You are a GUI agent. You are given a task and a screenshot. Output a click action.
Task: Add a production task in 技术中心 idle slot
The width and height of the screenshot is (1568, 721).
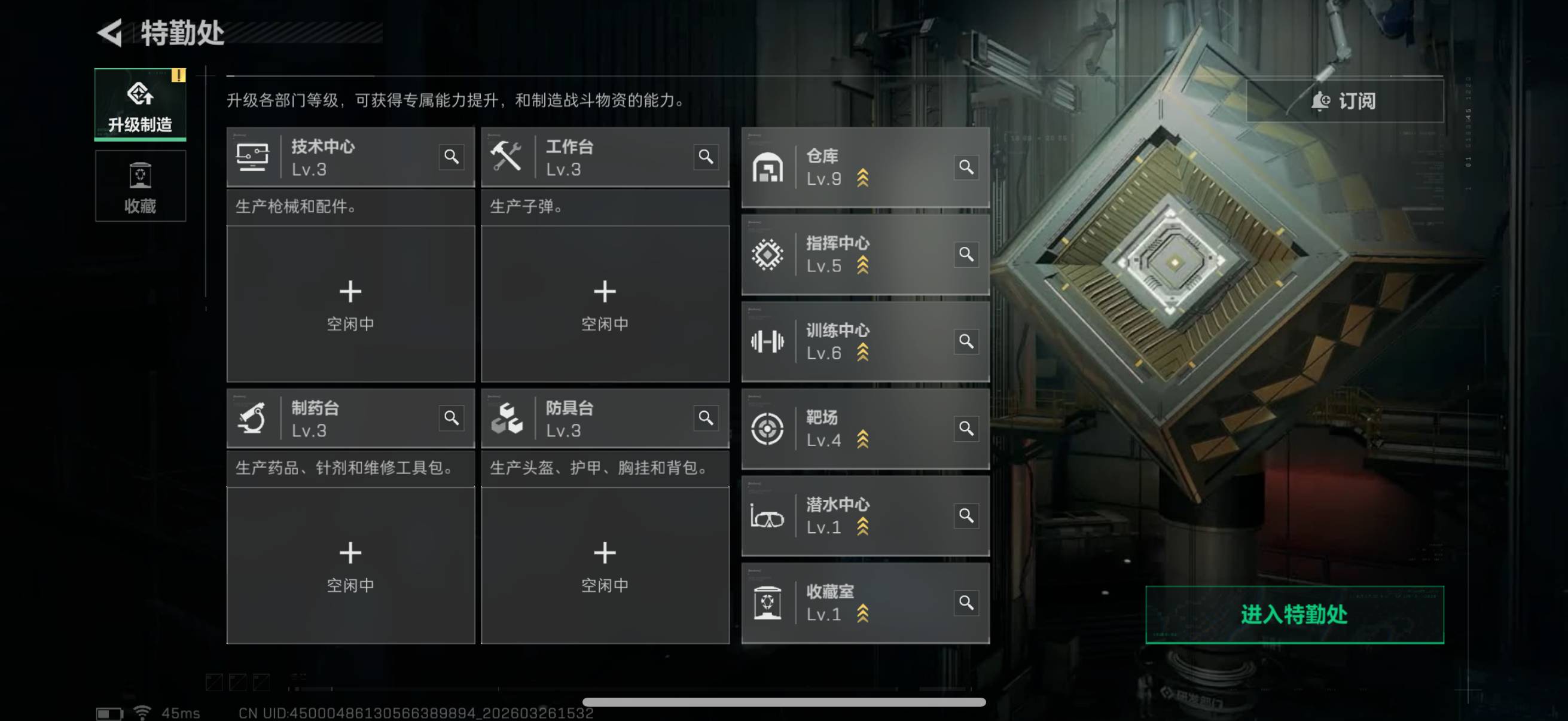click(350, 304)
